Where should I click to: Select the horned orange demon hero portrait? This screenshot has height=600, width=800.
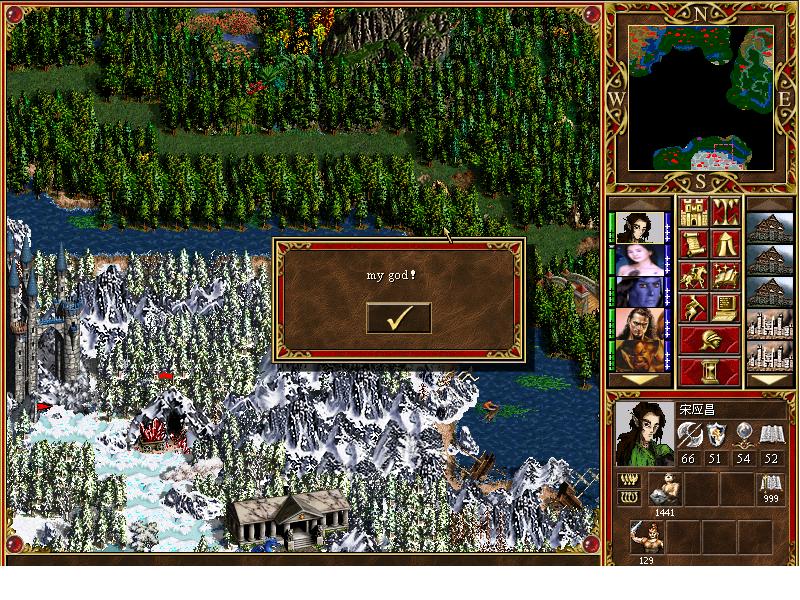click(637, 355)
